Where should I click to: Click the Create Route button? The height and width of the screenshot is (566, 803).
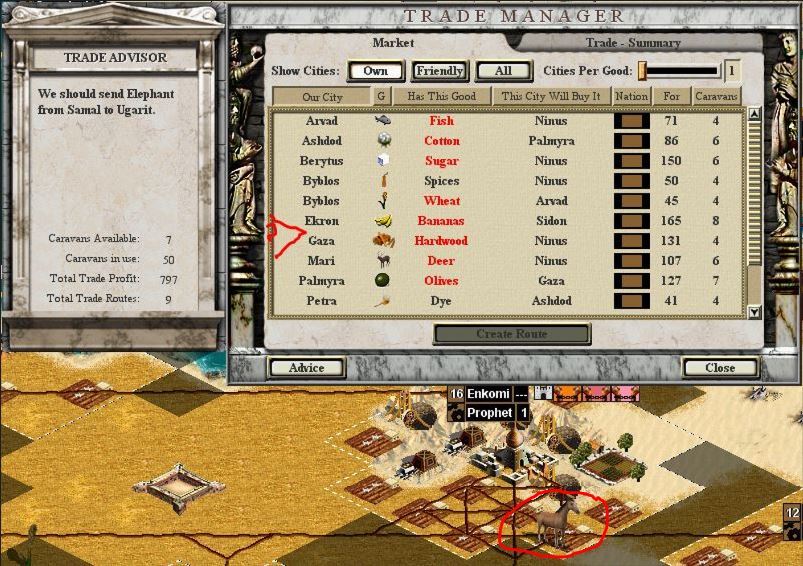tap(511, 334)
